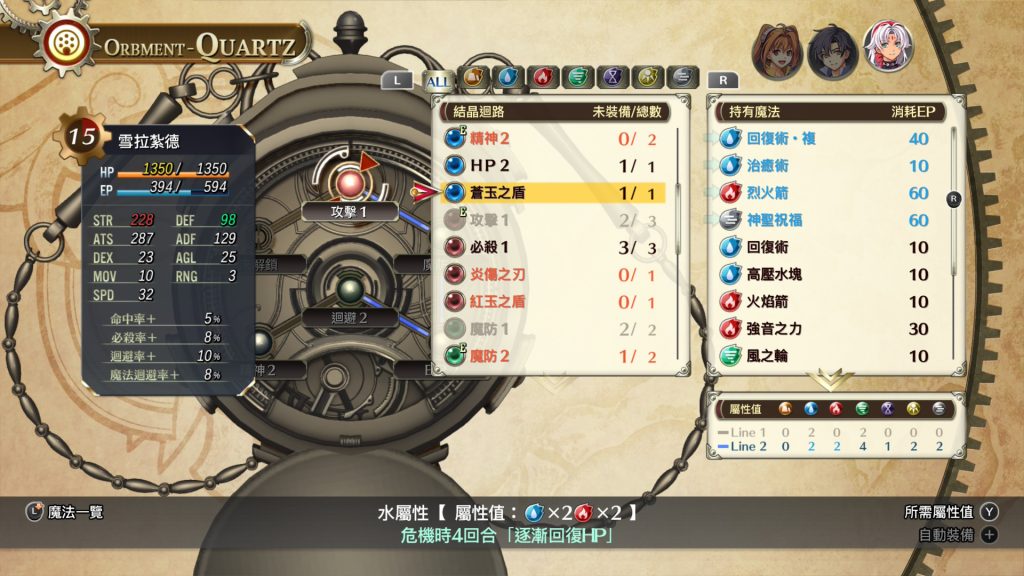Show the wind element quartz tab

[577, 78]
